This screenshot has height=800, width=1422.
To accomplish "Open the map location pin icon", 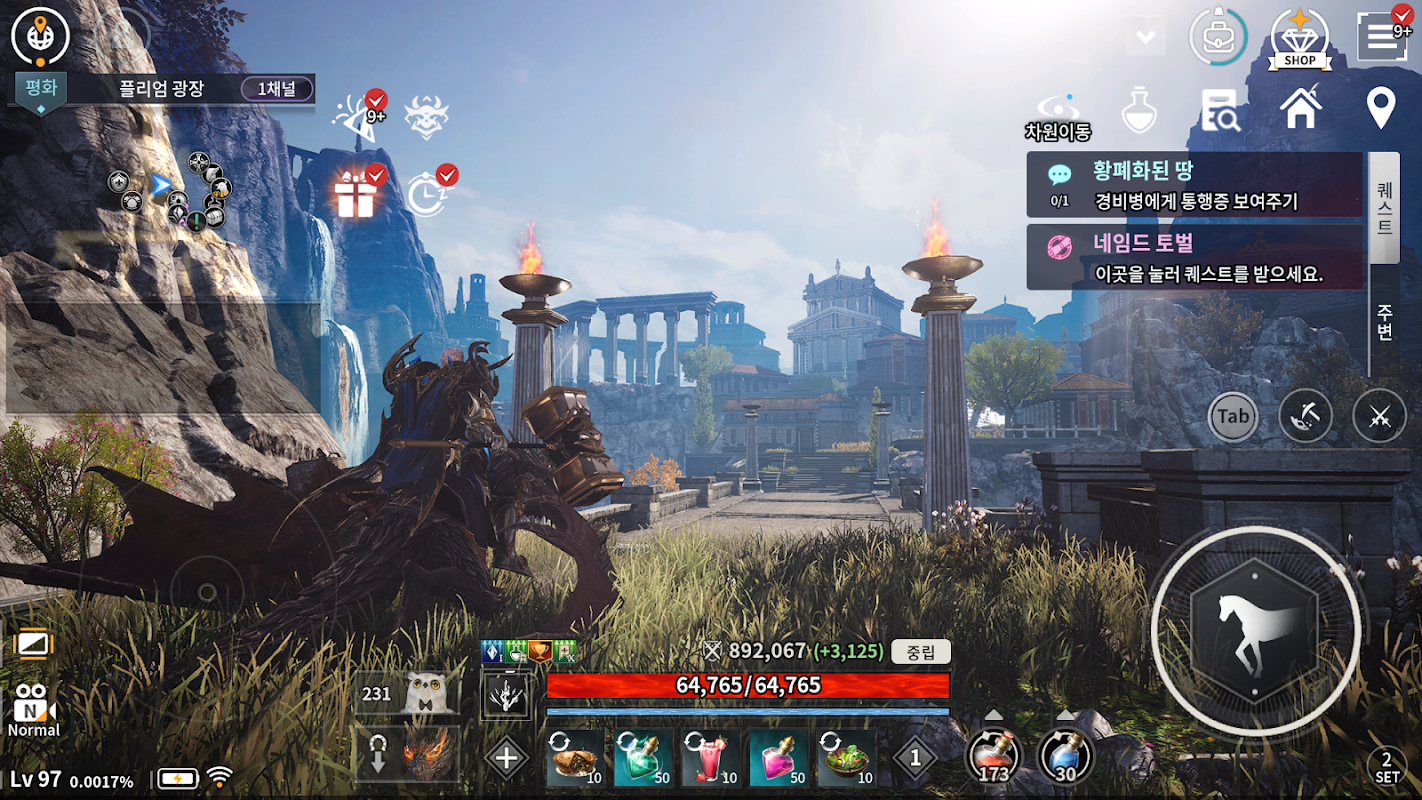I will click(1381, 108).
